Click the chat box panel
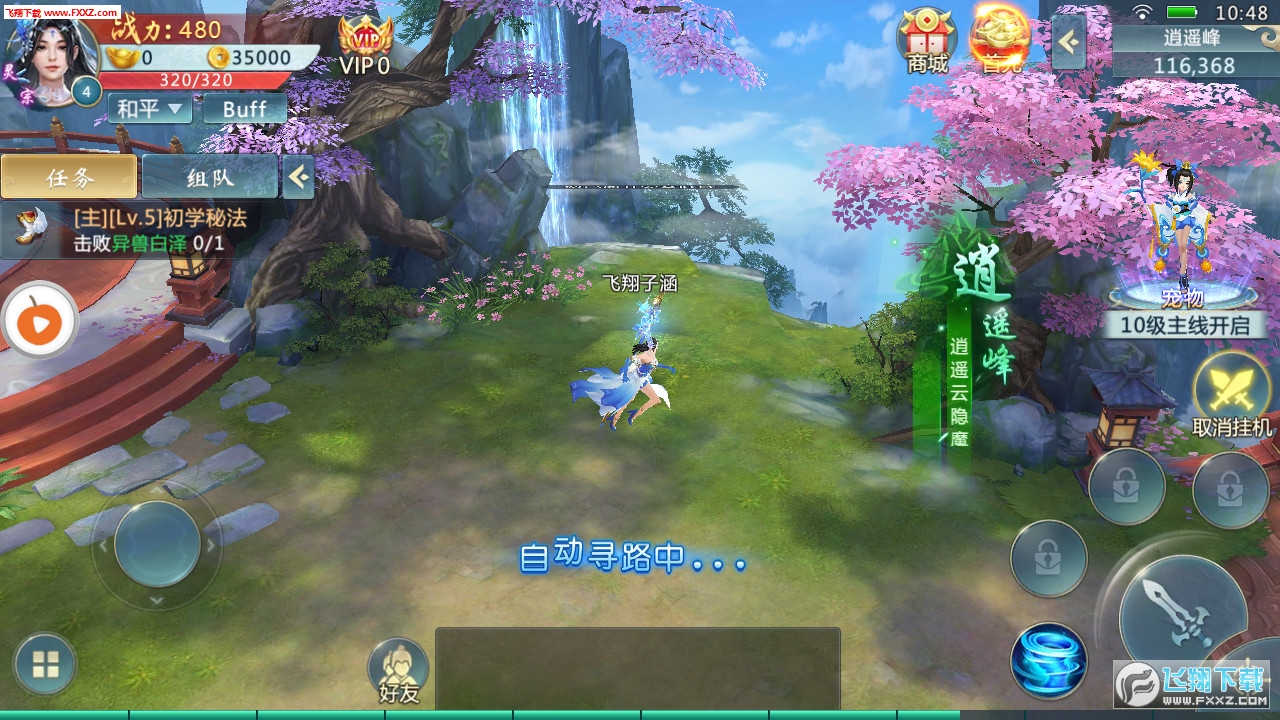The height and width of the screenshot is (720, 1280). click(x=637, y=668)
